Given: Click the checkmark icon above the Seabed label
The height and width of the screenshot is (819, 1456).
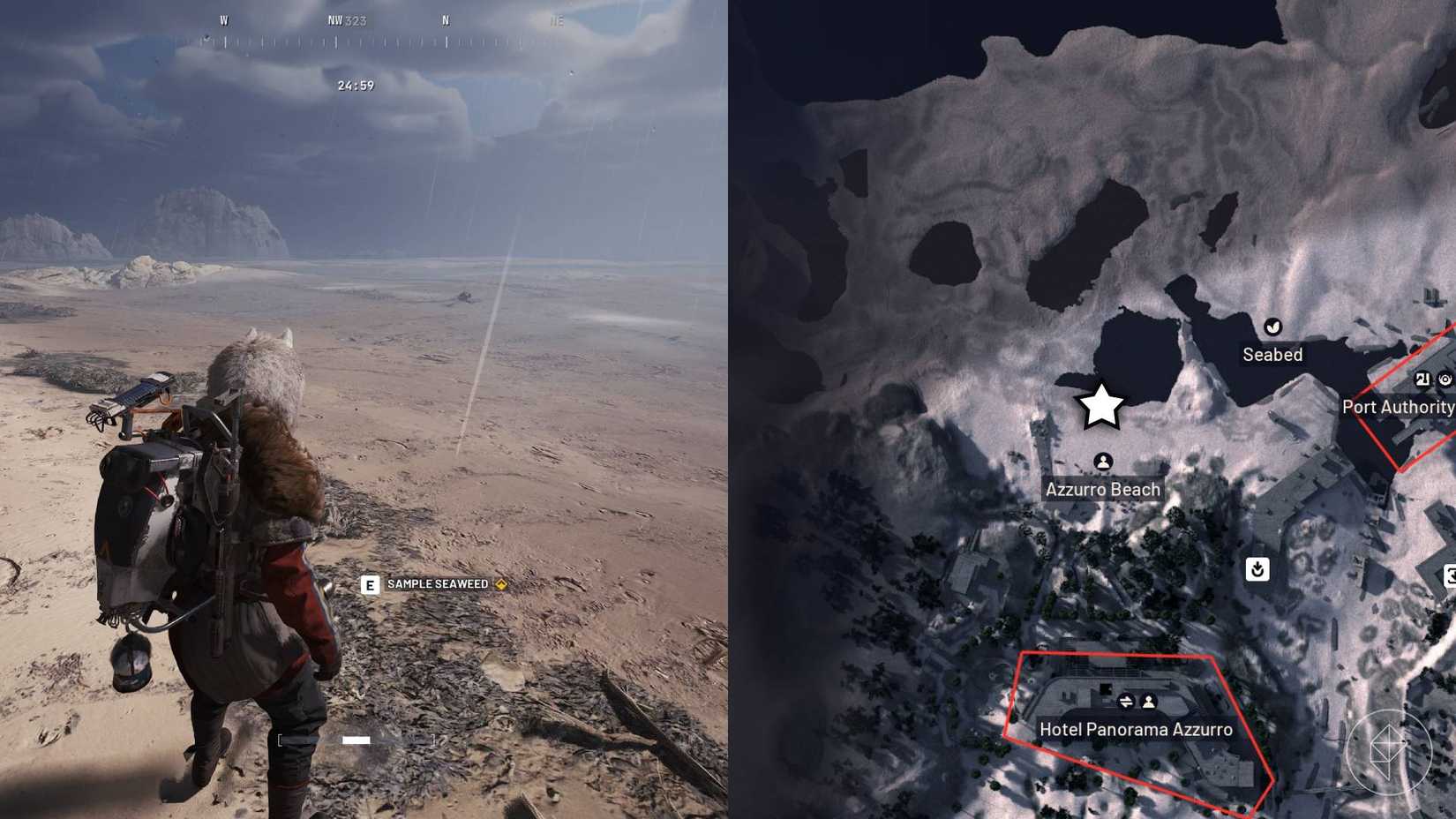Looking at the screenshot, I should pos(1272,326).
